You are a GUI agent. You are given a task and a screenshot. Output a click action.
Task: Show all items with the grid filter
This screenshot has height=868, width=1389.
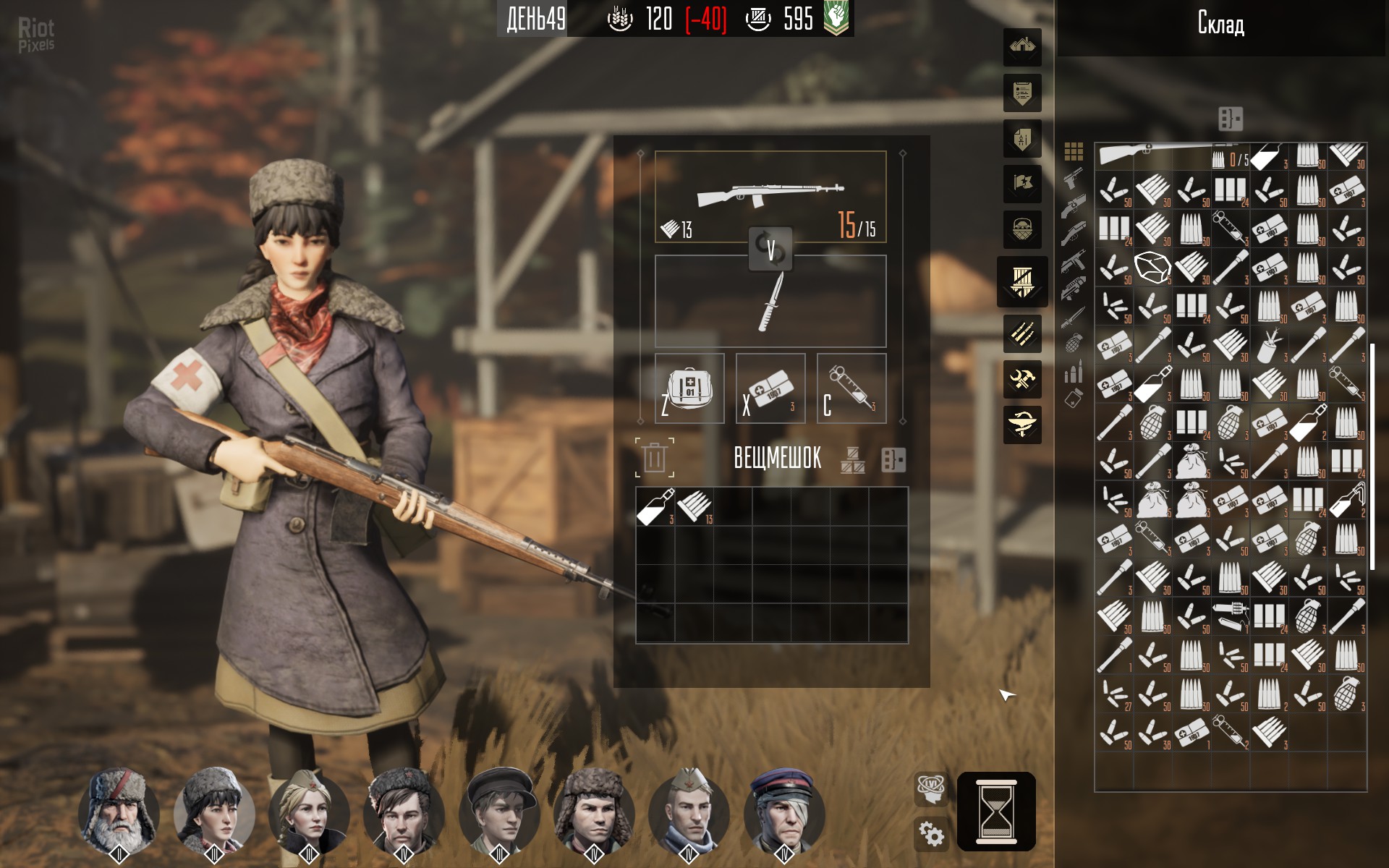tap(1074, 151)
